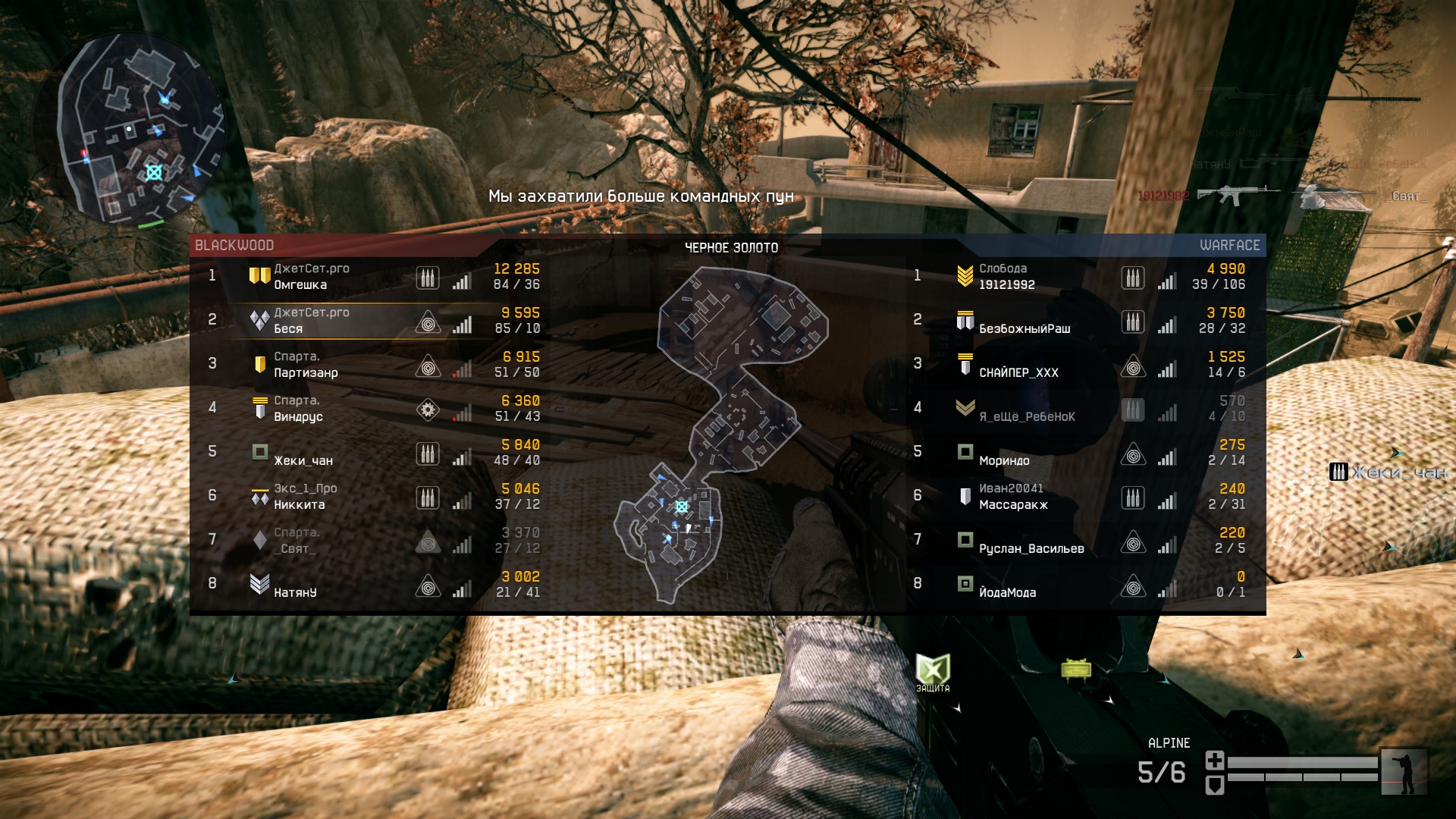Choose player Виндрус in the scoreboard
The height and width of the screenshot is (819, 1456).
[x=298, y=417]
